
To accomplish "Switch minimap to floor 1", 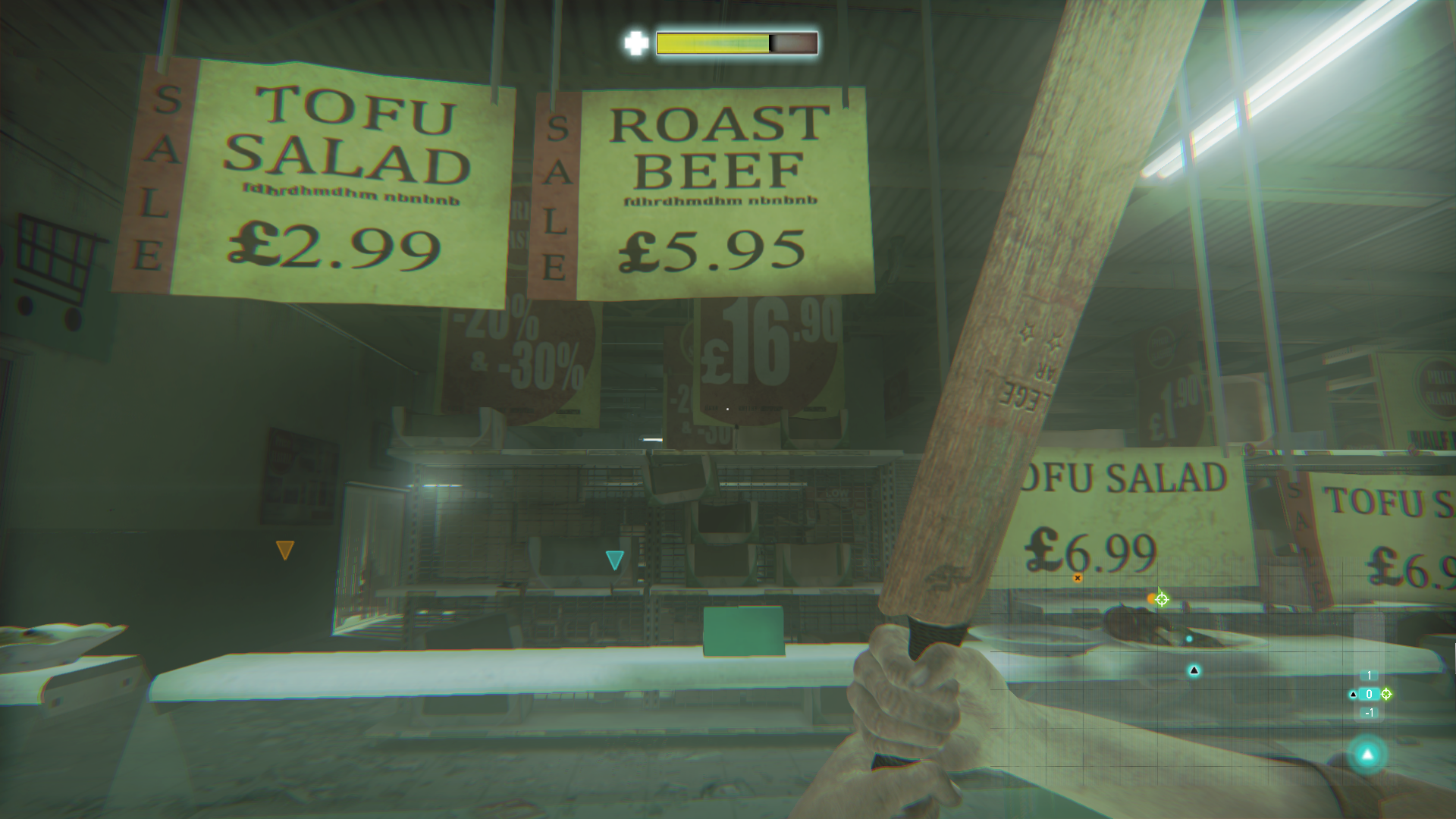I will pyautogui.click(x=1369, y=676).
